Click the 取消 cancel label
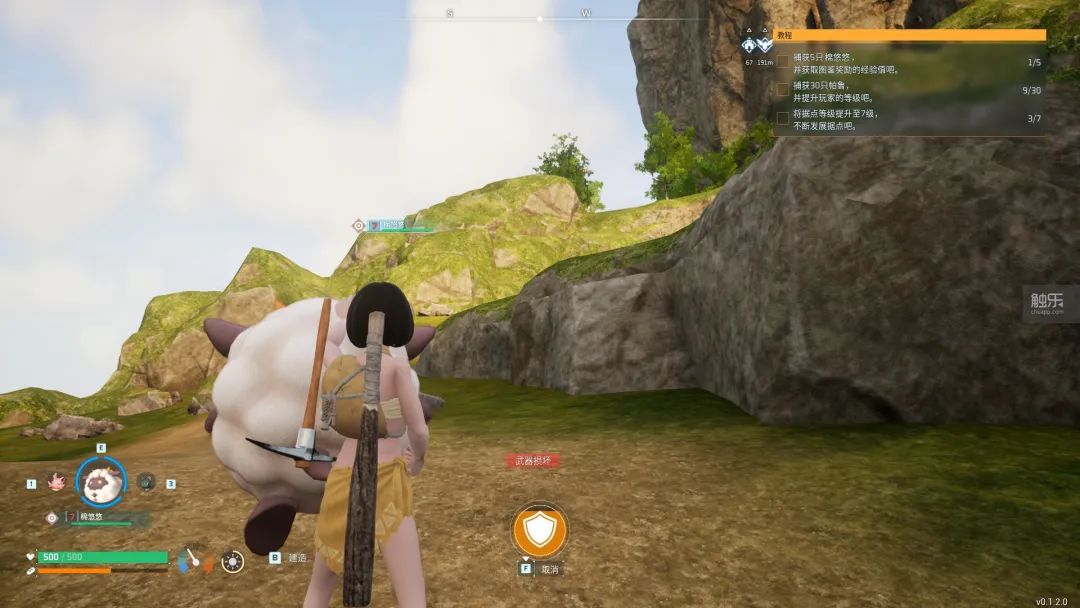 pos(550,568)
